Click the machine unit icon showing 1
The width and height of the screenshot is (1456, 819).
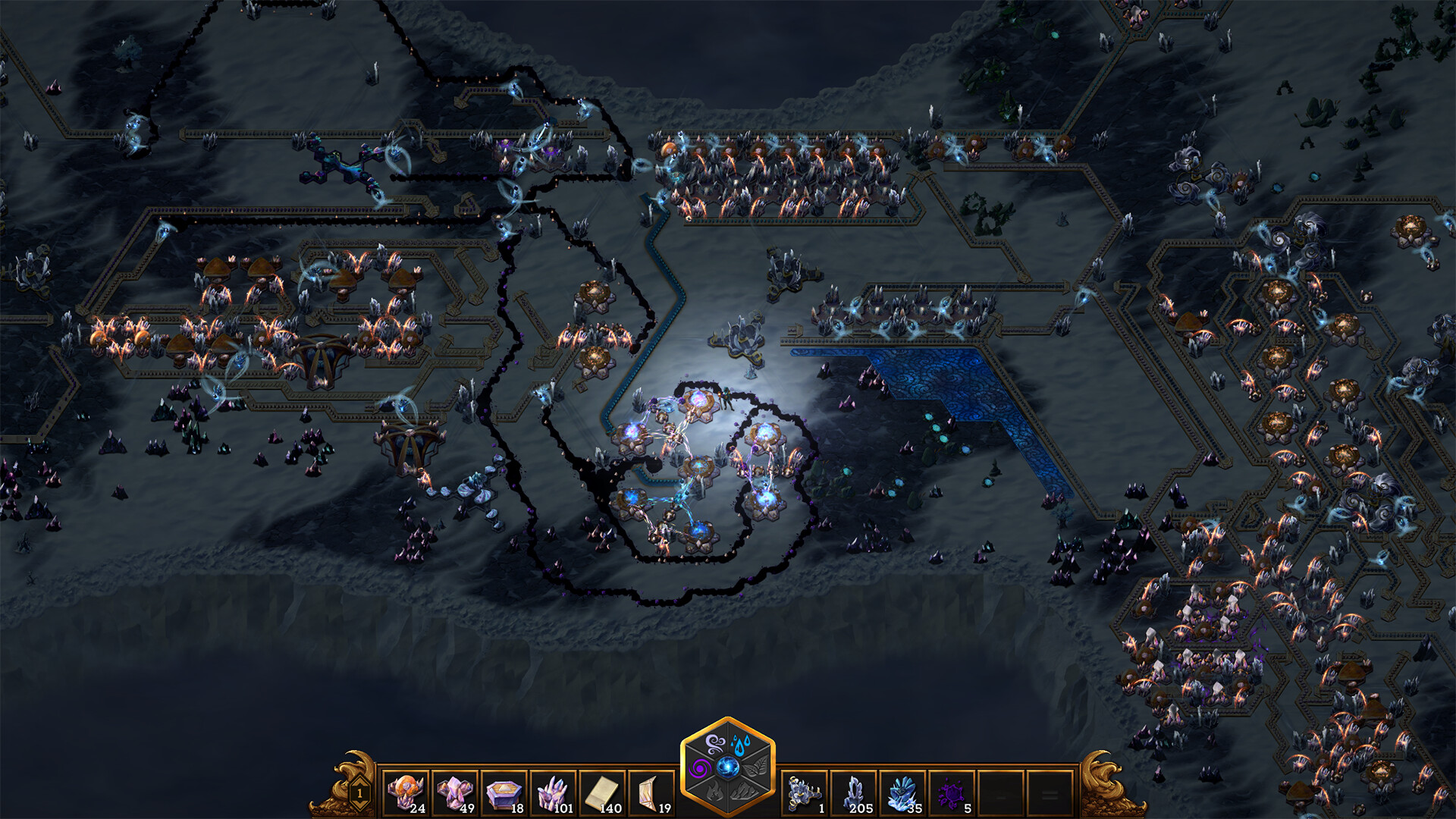pyautogui.click(x=804, y=793)
